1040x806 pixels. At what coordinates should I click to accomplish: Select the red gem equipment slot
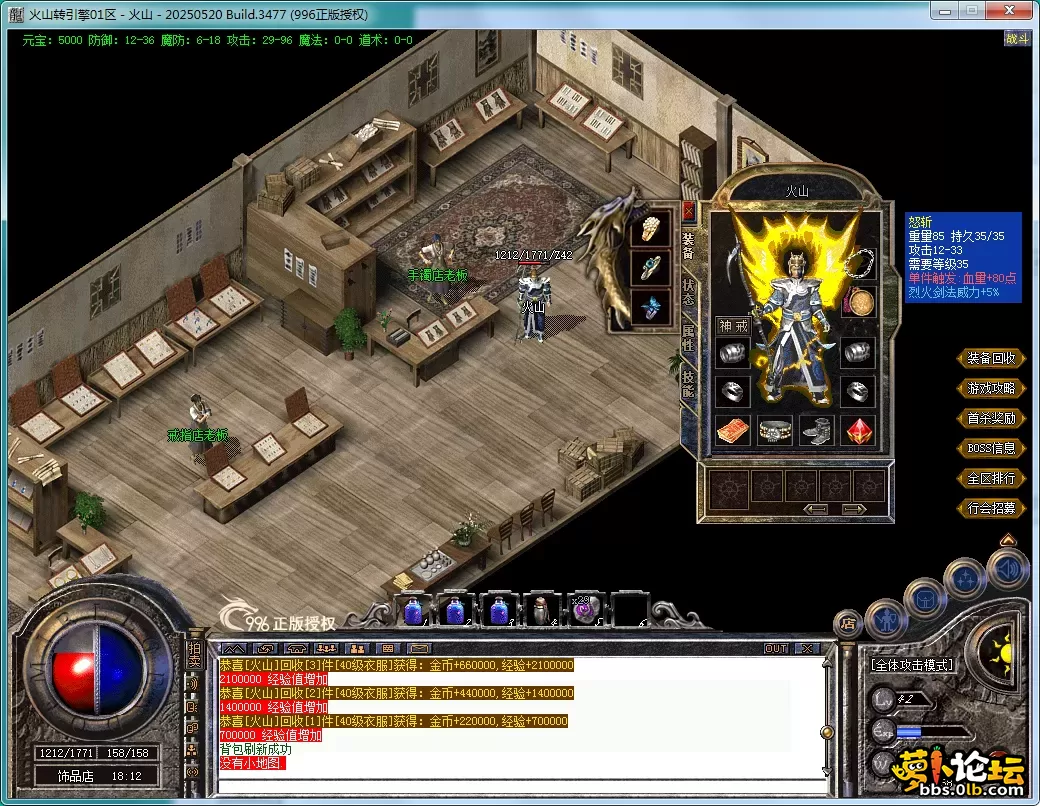(x=859, y=431)
